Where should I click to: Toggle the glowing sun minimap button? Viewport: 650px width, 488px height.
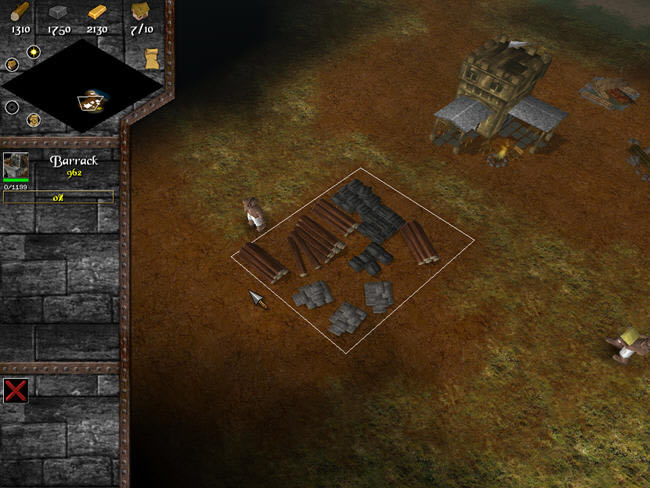point(34,50)
